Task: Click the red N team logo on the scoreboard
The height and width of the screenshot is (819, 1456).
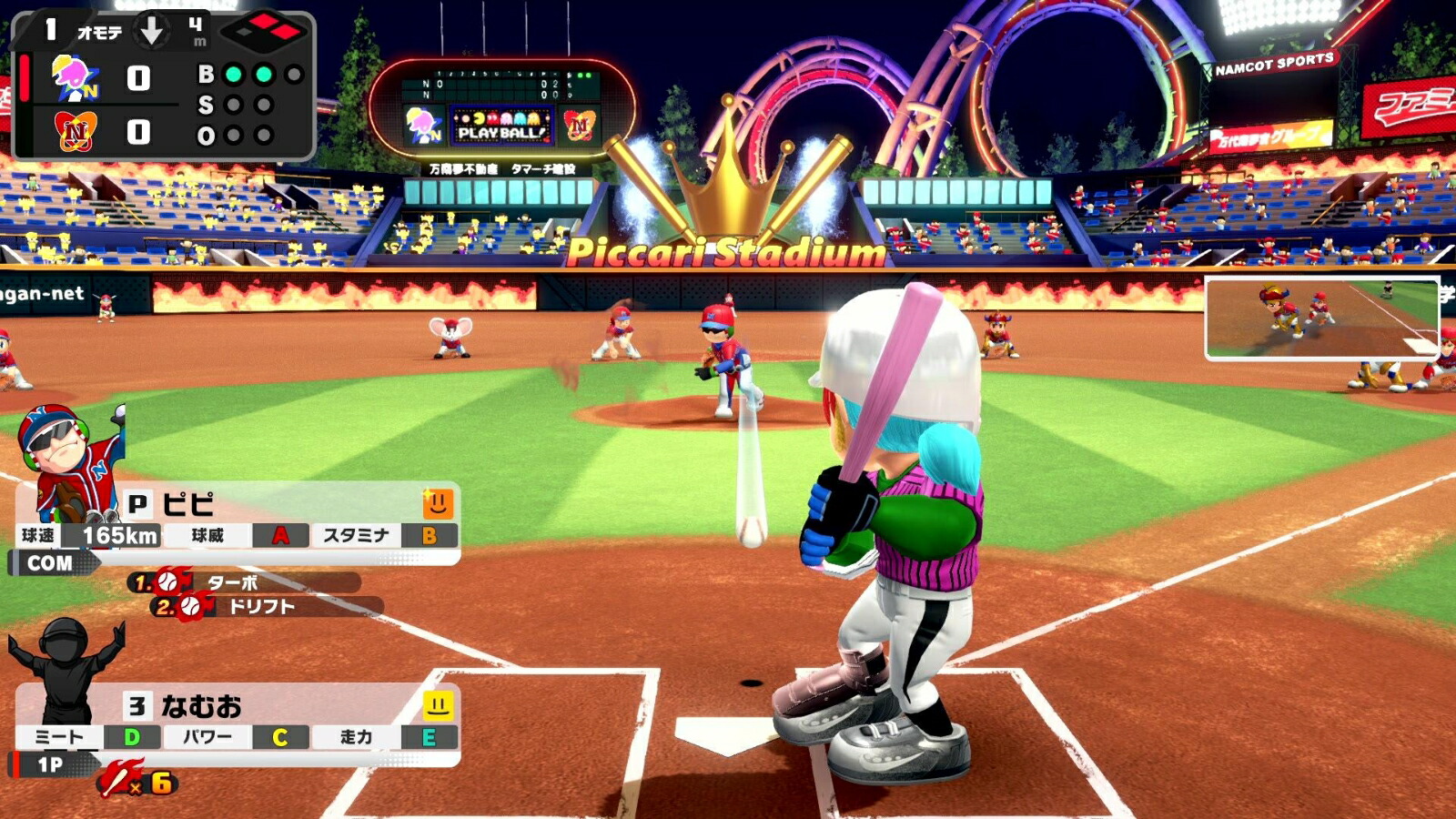Action: point(75,133)
